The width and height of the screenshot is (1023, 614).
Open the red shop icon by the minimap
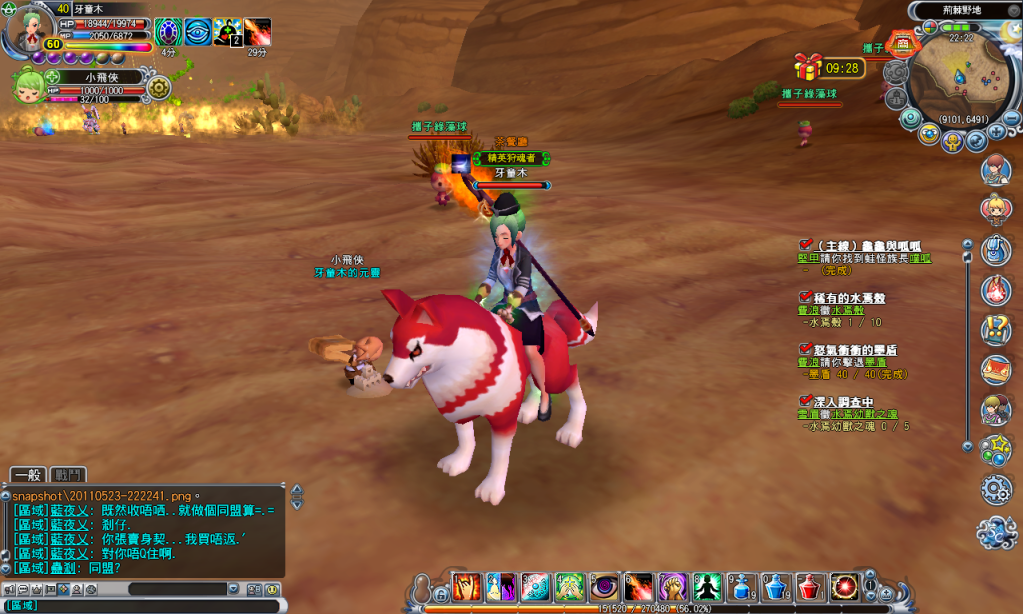coord(902,44)
